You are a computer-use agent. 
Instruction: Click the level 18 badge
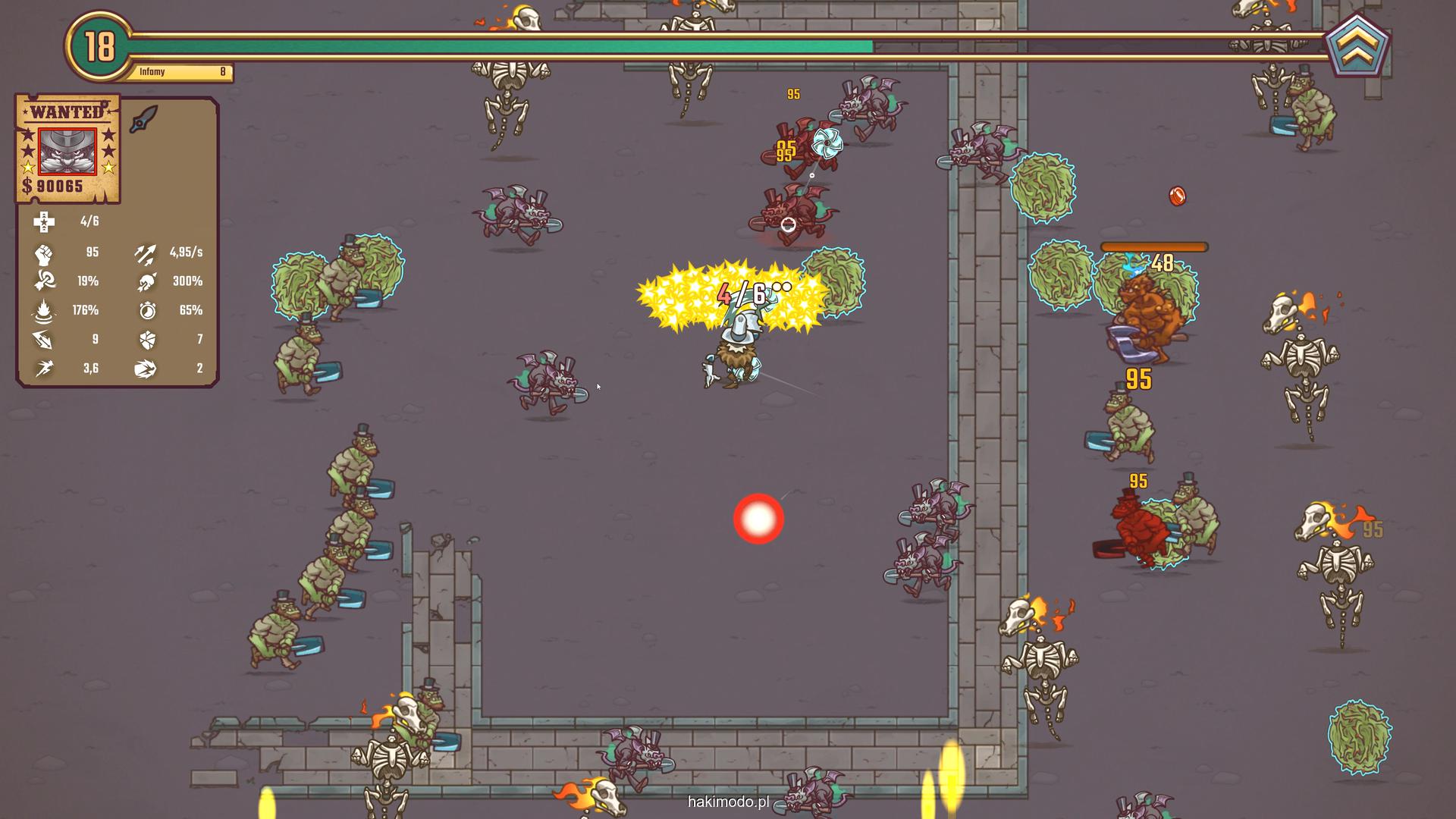[99, 46]
